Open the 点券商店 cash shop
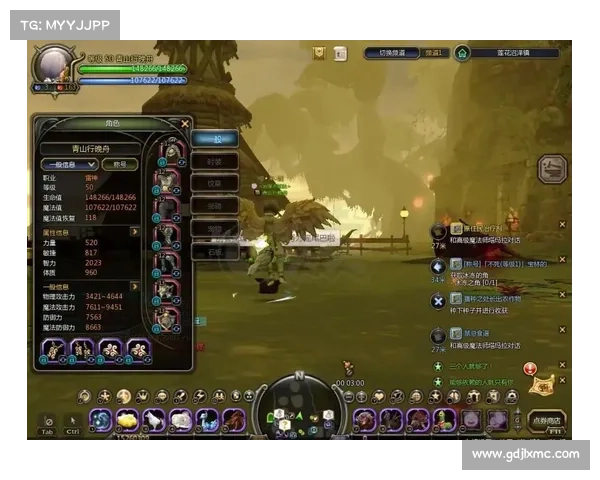This screenshot has height=480, width=600. click(x=545, y=420)
